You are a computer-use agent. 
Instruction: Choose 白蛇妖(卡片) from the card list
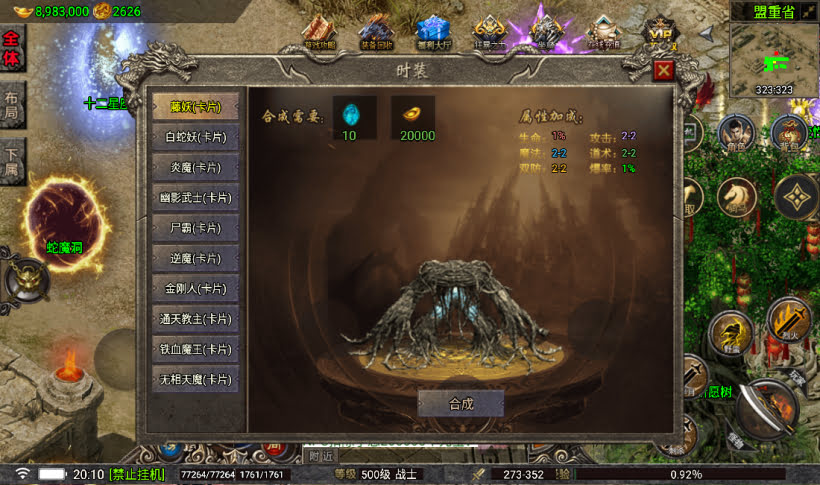click(195, 136)
